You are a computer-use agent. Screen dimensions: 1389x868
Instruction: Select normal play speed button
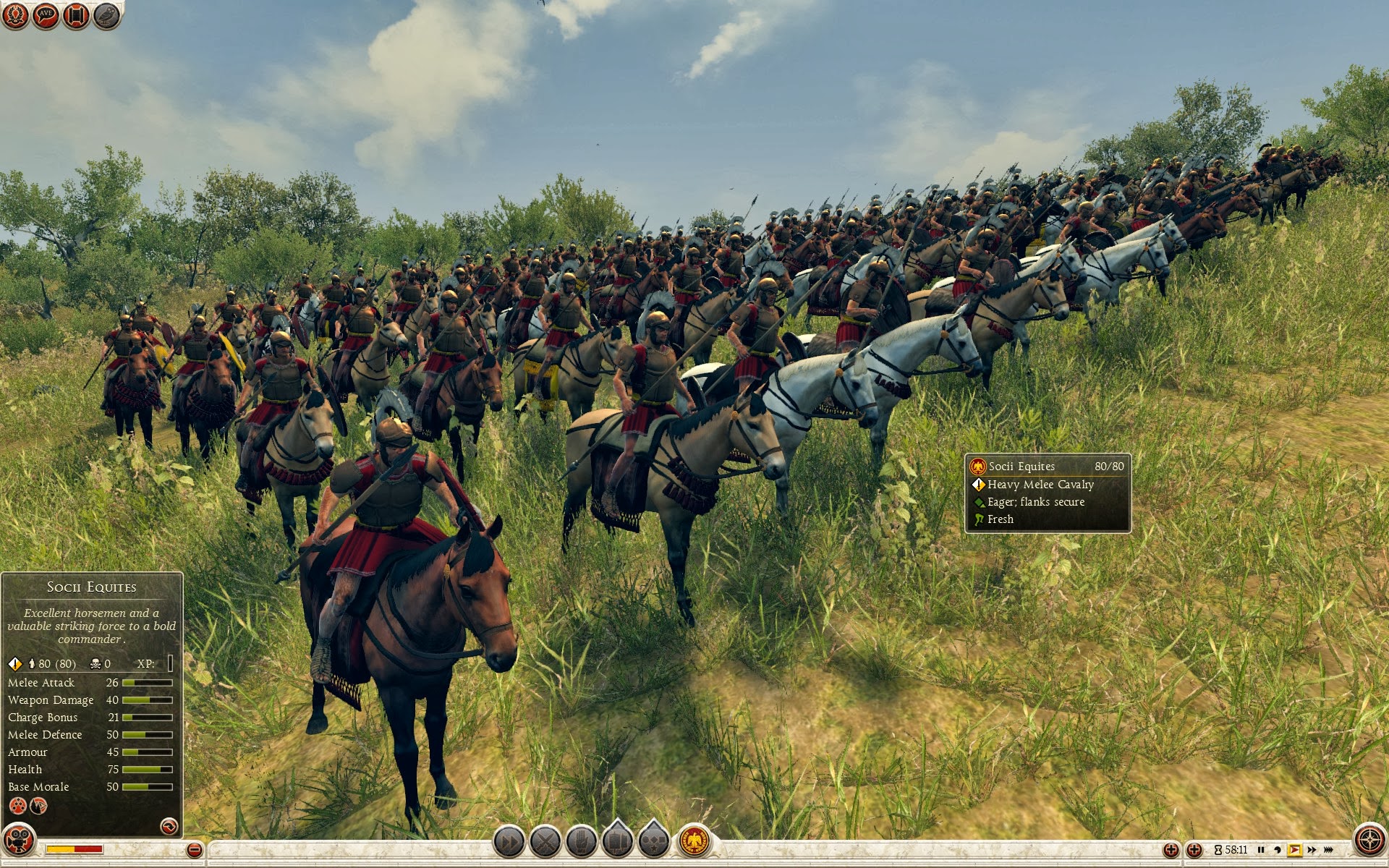1295,850
